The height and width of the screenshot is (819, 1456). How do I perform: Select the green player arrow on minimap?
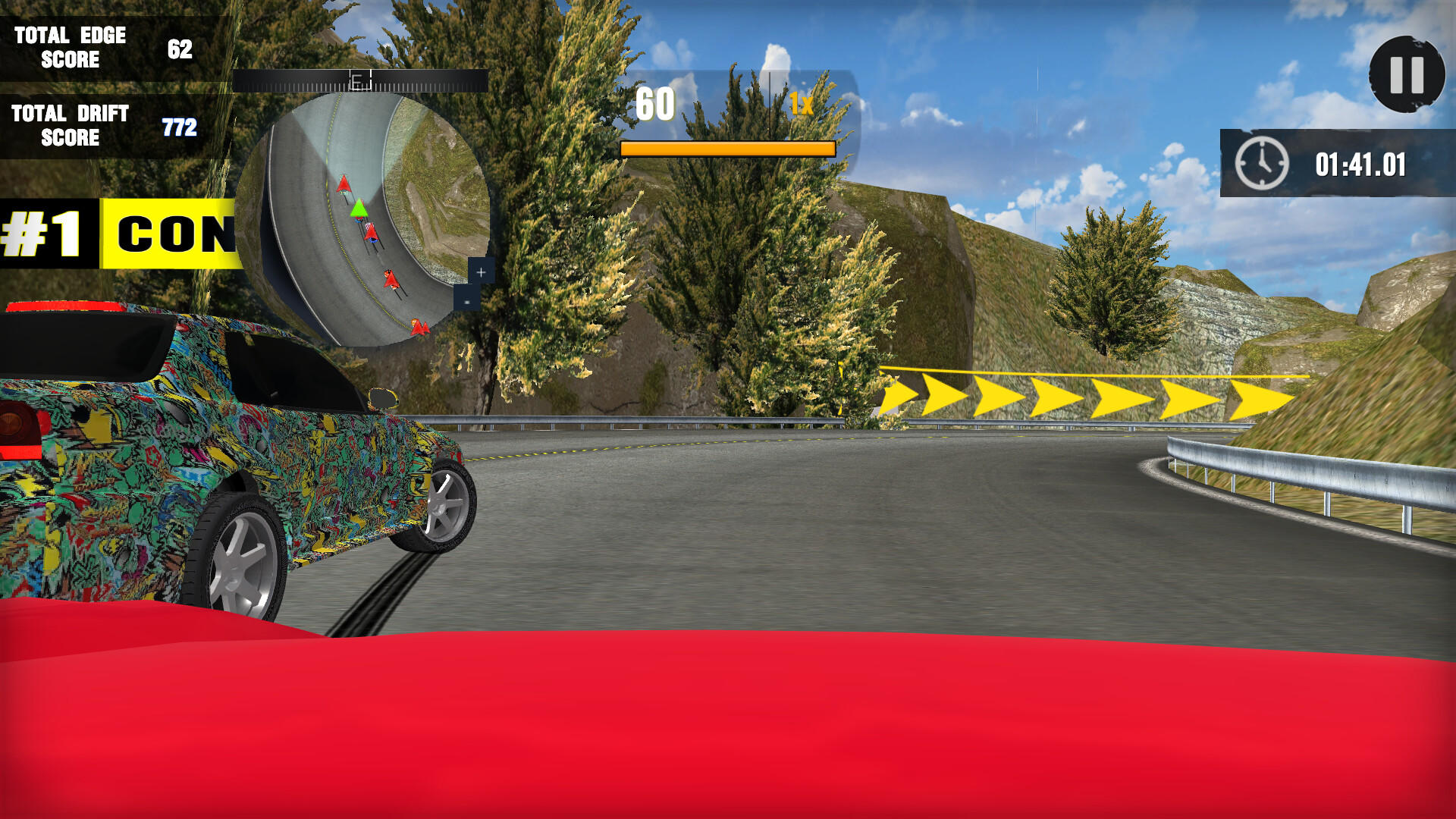359,210
